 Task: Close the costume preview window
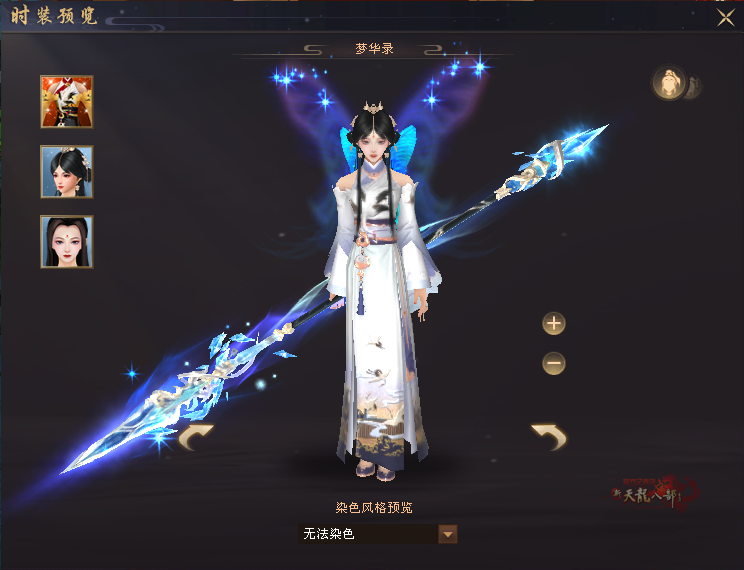(726, 16)
